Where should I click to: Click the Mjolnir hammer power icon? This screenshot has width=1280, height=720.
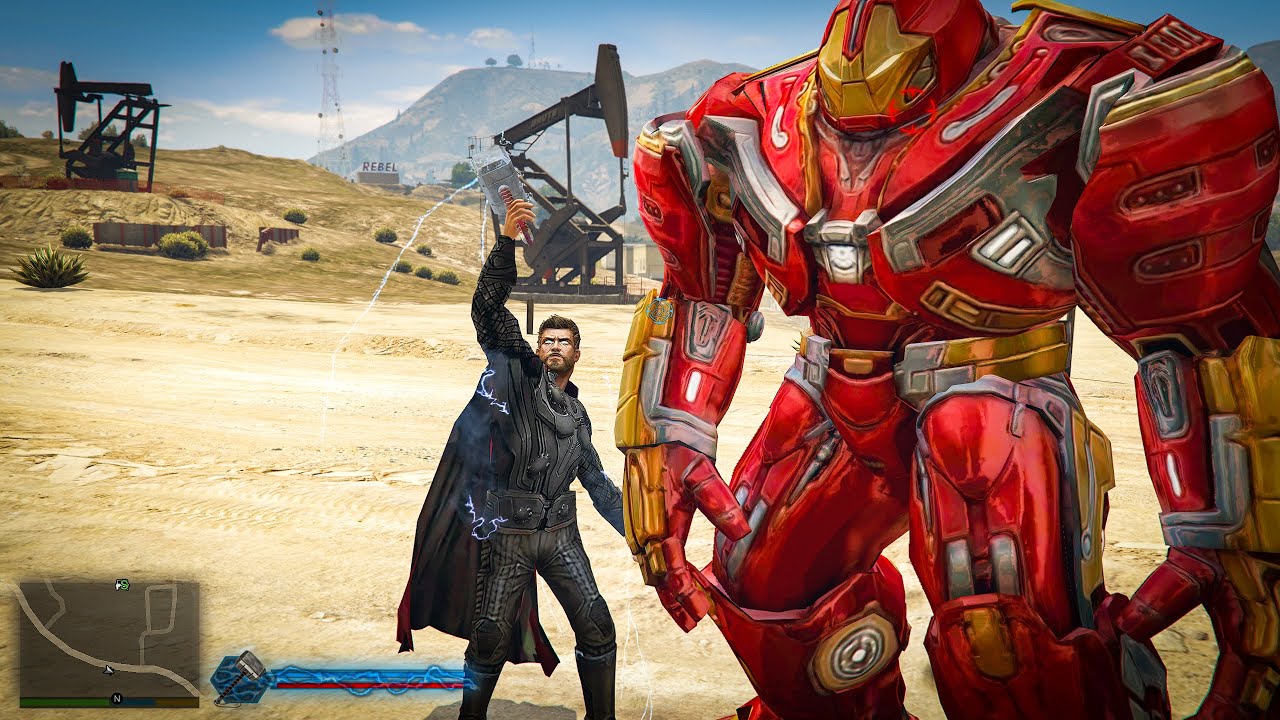(240, 677)
